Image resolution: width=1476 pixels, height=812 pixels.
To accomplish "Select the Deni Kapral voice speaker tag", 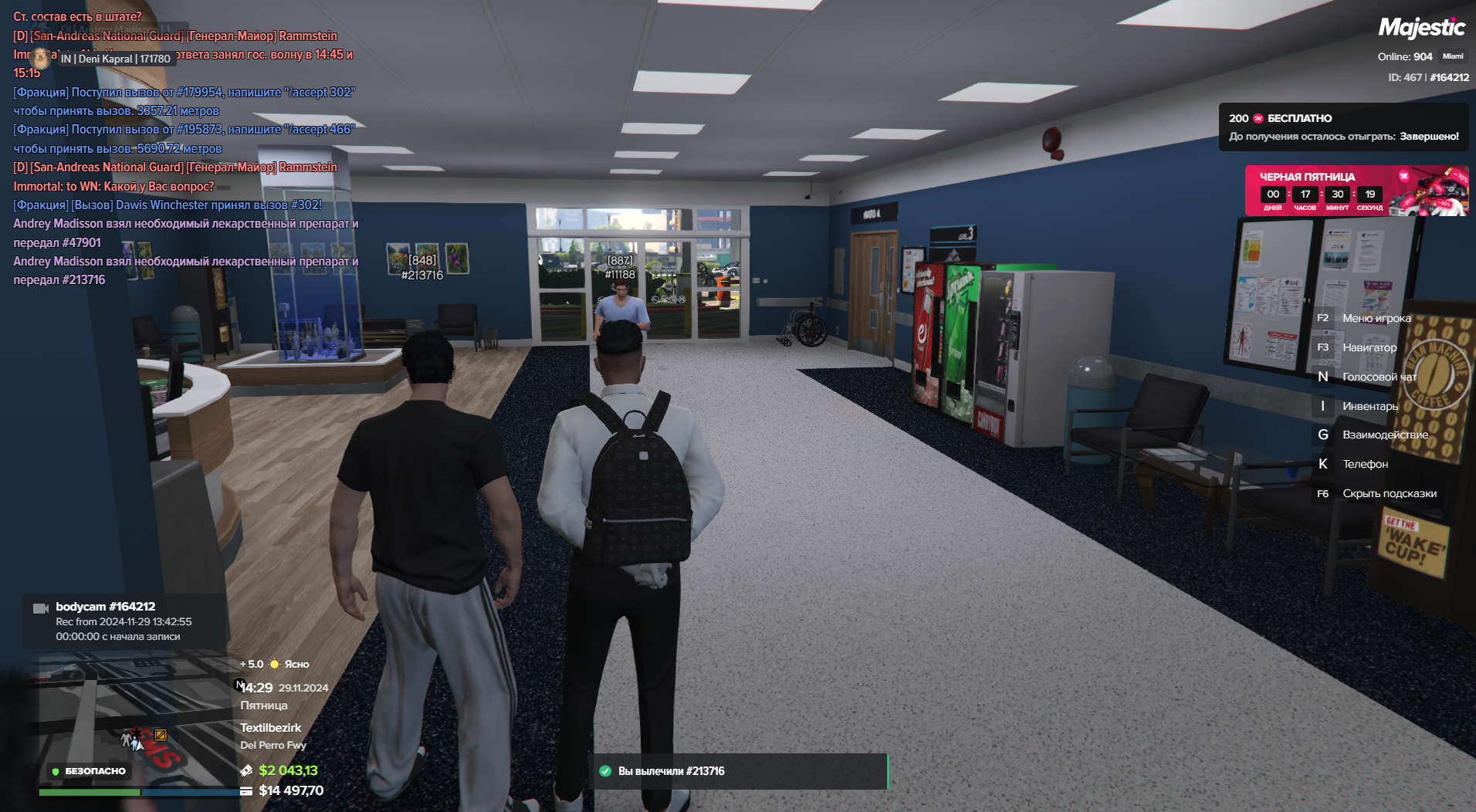I will coord(116,59).
